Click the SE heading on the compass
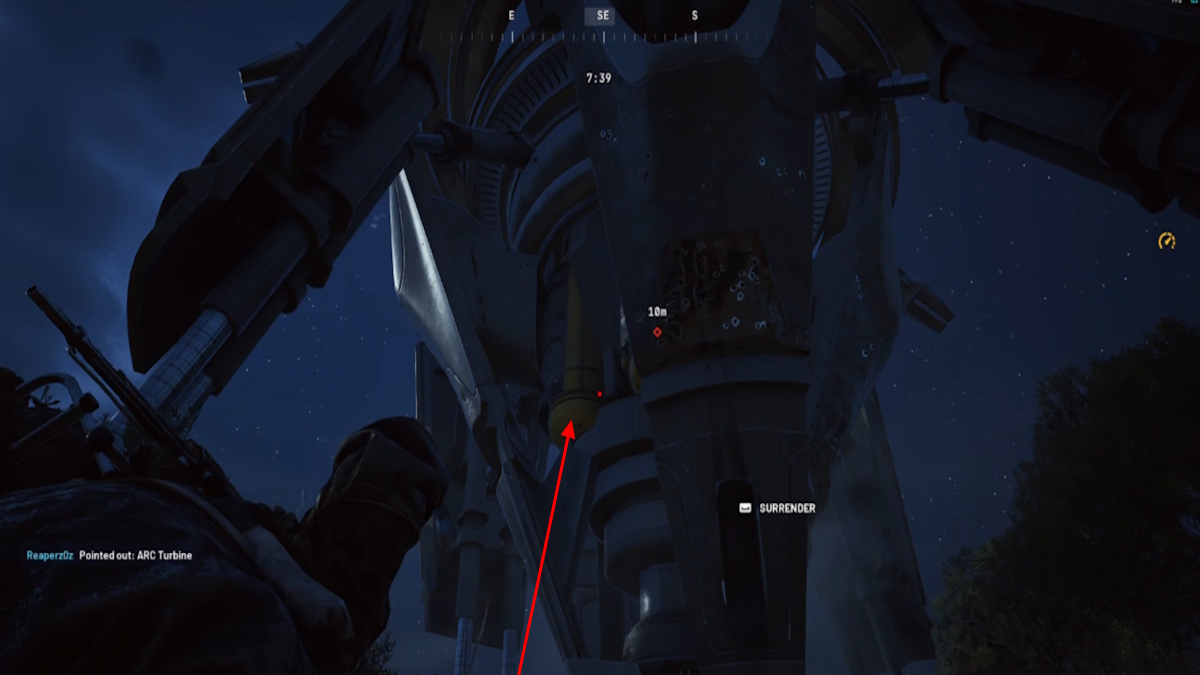This screenshot has height=675, width=1200. coord(603,15)
